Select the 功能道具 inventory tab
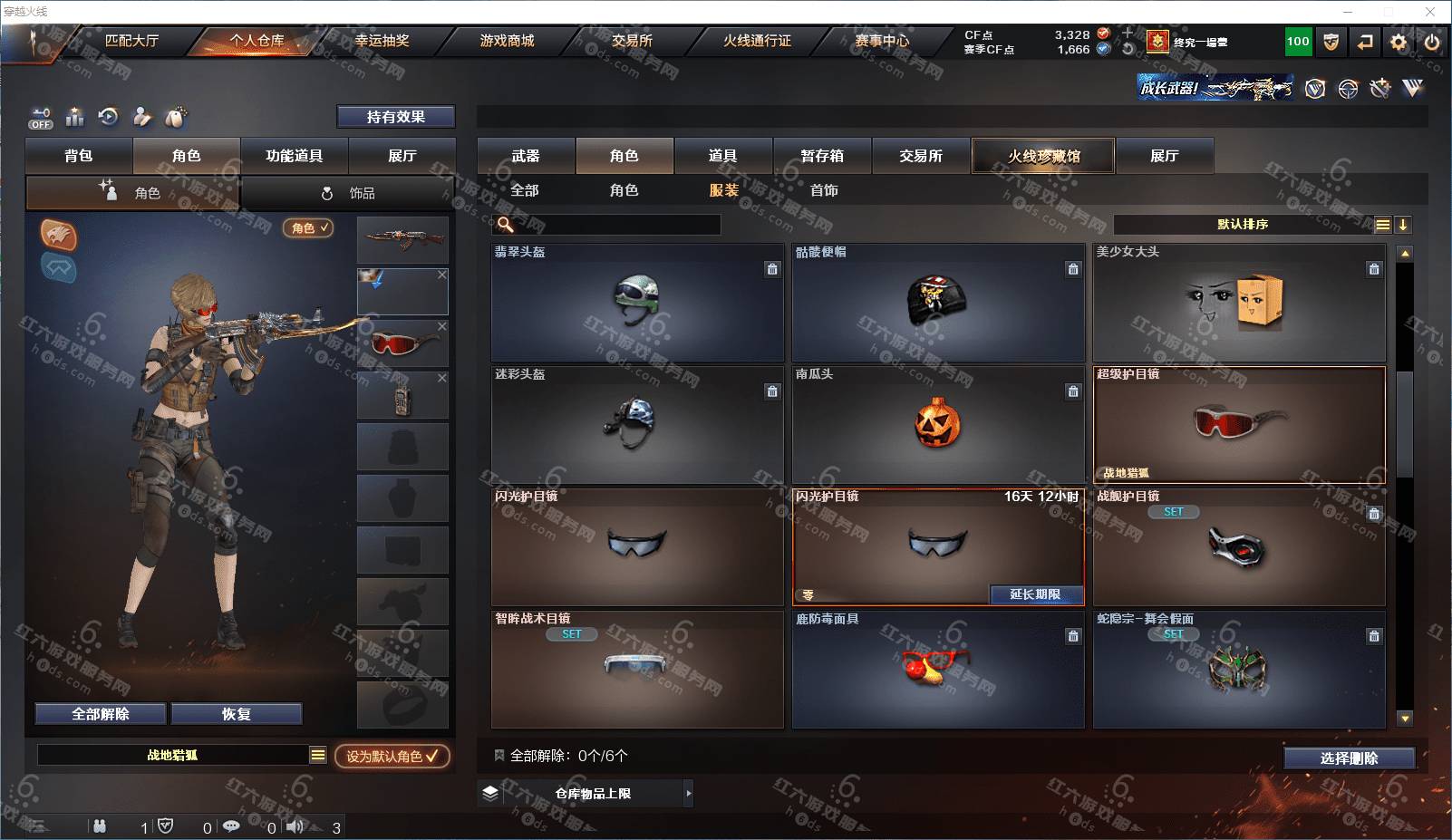Viewport: 1452px width, 840px height. click(x=294, y=156)
